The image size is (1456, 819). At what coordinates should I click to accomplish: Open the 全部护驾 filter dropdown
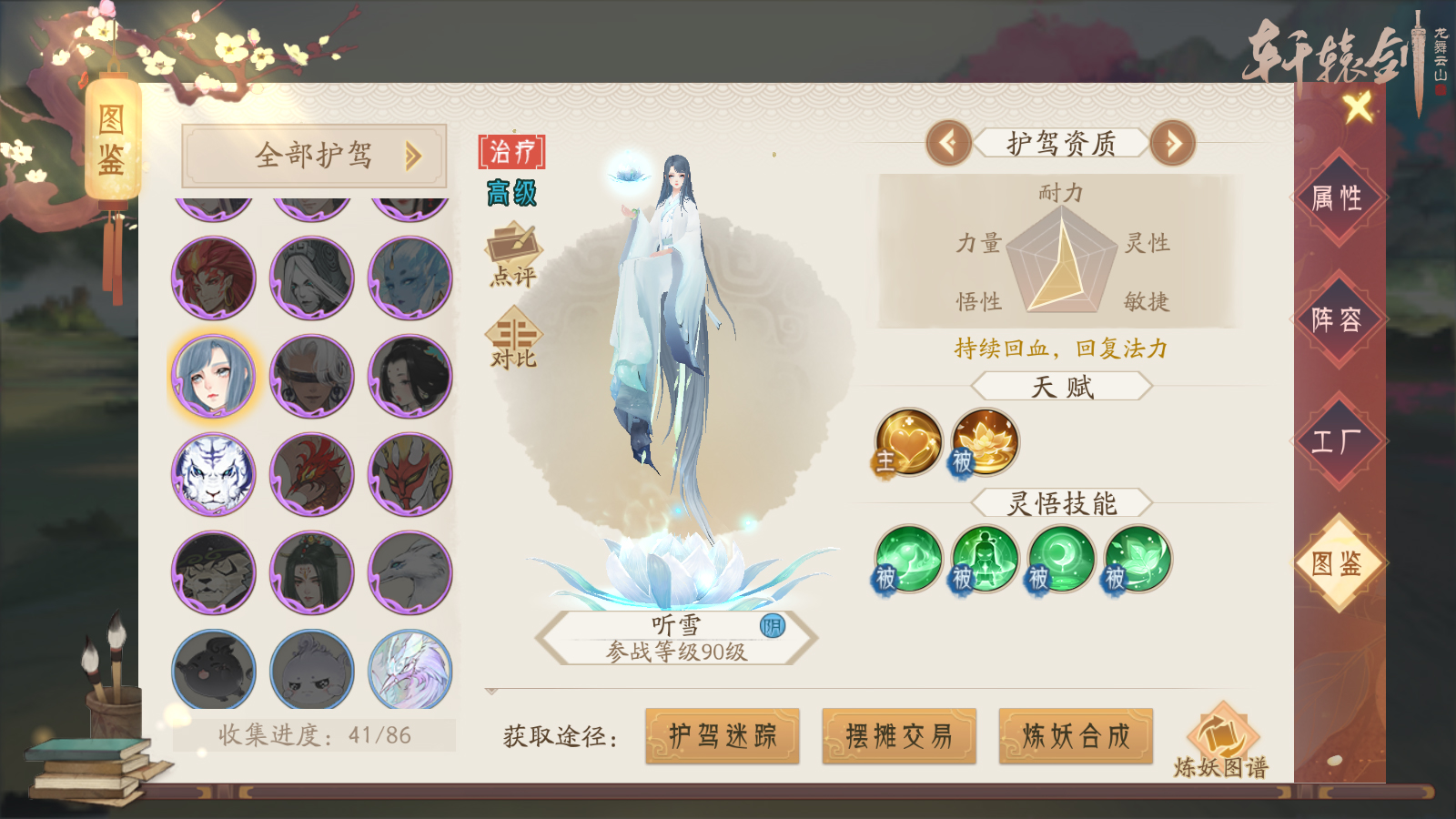(x=314, y=156)
